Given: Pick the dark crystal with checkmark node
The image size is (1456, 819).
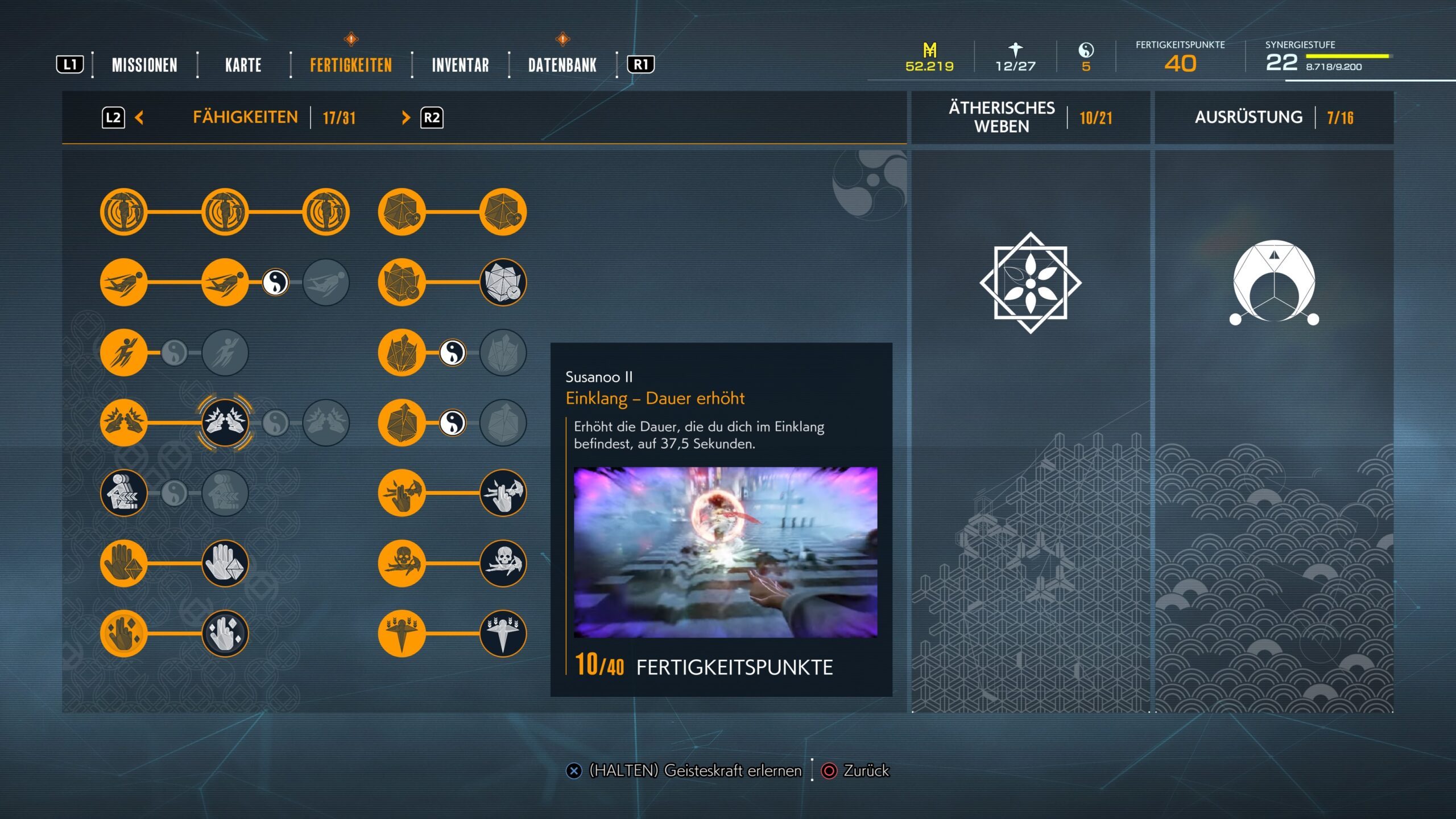Looking at the screenshot, I should [x=503, y=282].
